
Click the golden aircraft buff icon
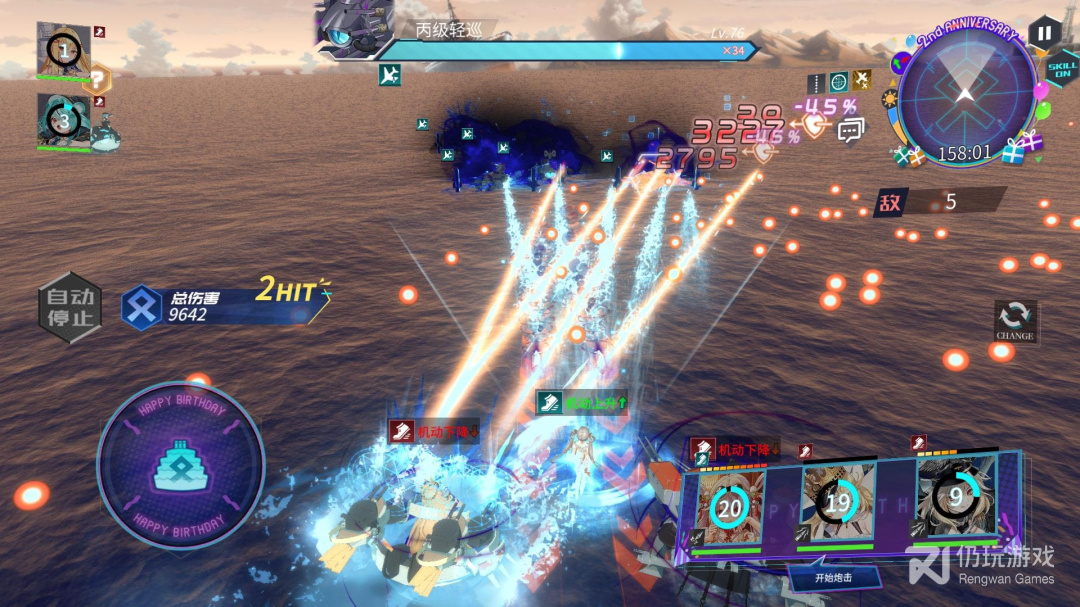coord(862,81)
